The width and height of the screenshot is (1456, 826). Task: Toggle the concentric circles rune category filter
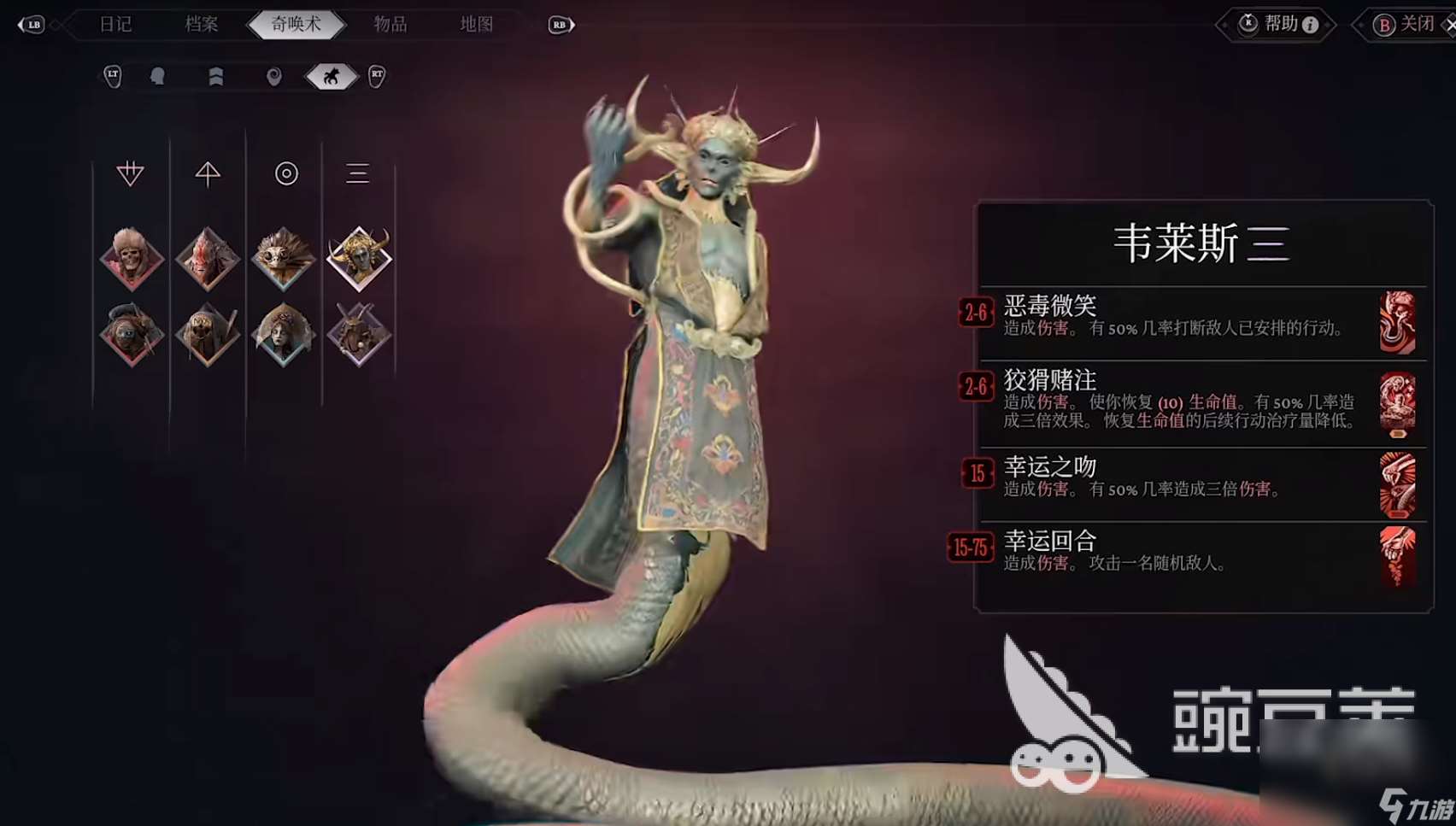[x=285, y=173]
